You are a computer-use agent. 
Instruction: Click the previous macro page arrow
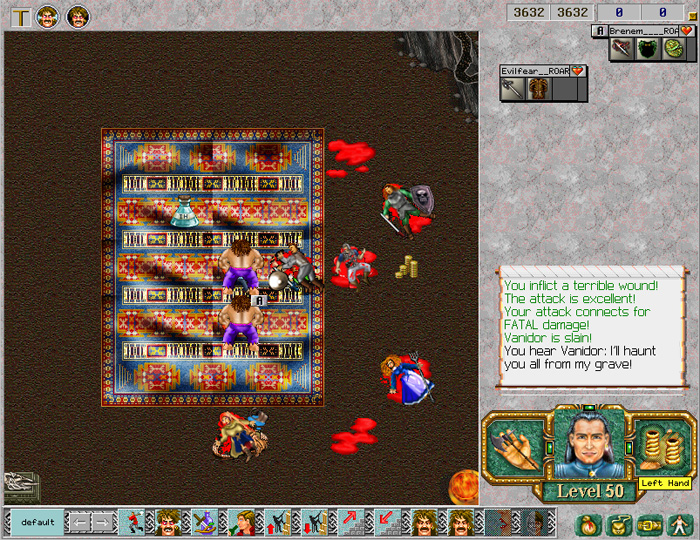[x=77, y=522]
